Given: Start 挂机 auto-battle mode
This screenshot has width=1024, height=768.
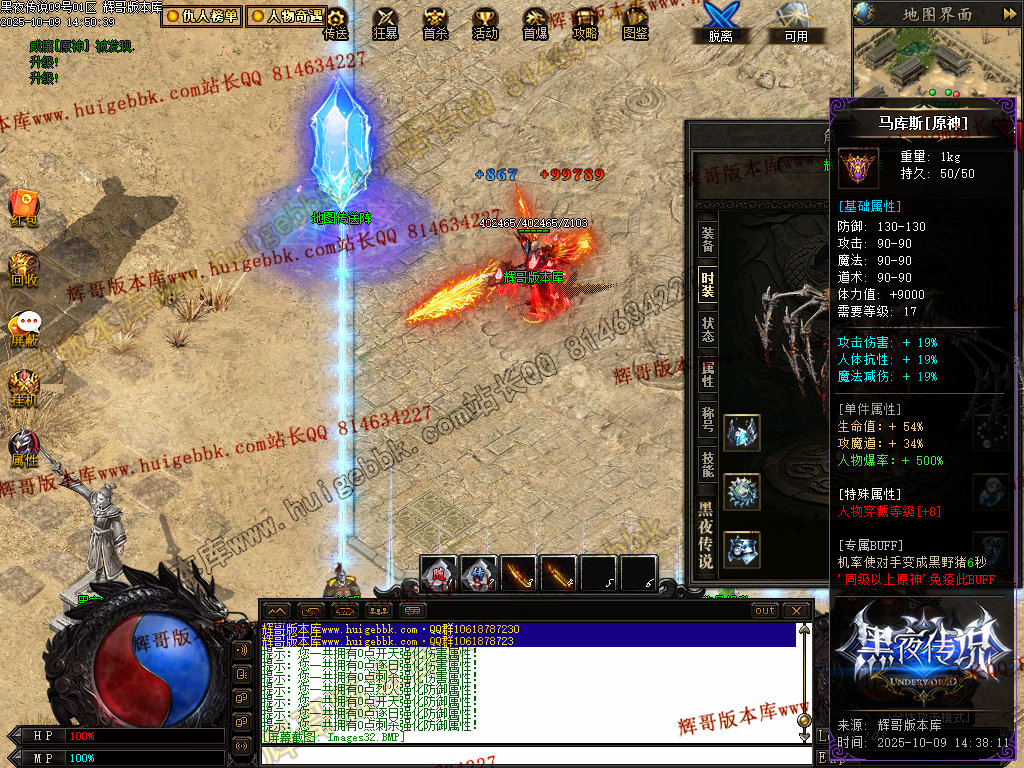Looking at the screenshot, I should (24, 387).
